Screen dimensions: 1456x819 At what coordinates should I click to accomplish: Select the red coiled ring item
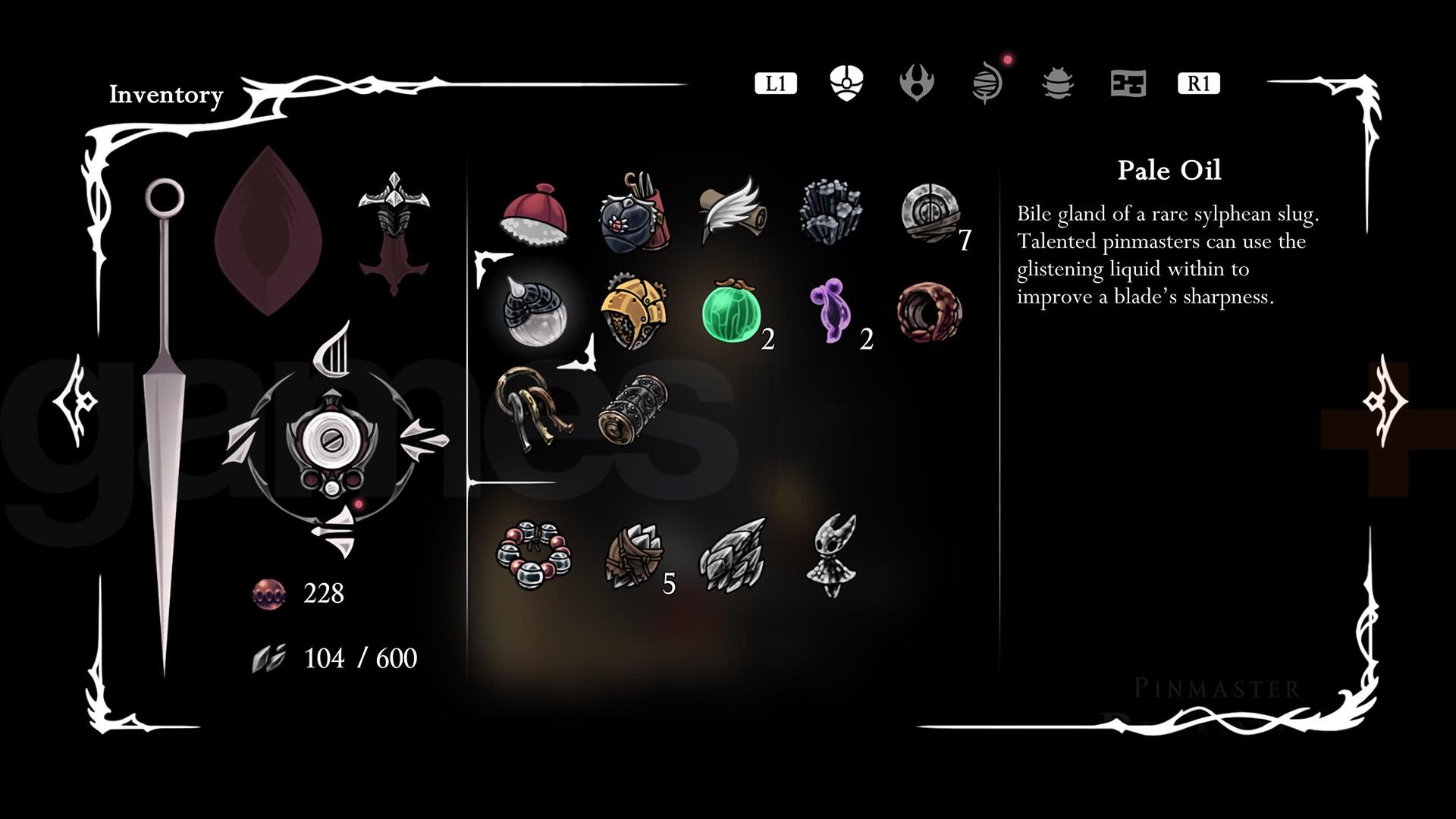[x=929, y=313]
